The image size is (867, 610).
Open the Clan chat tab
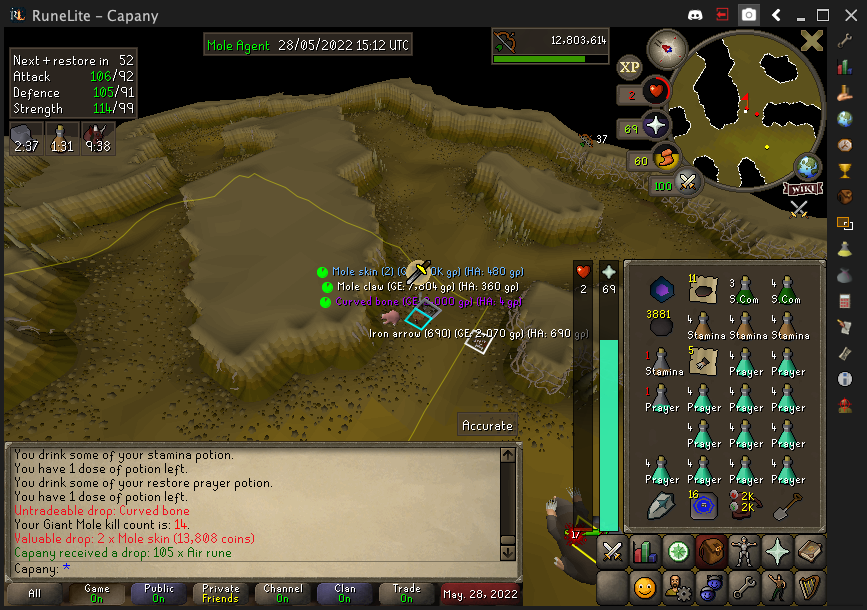click(345, 593)
